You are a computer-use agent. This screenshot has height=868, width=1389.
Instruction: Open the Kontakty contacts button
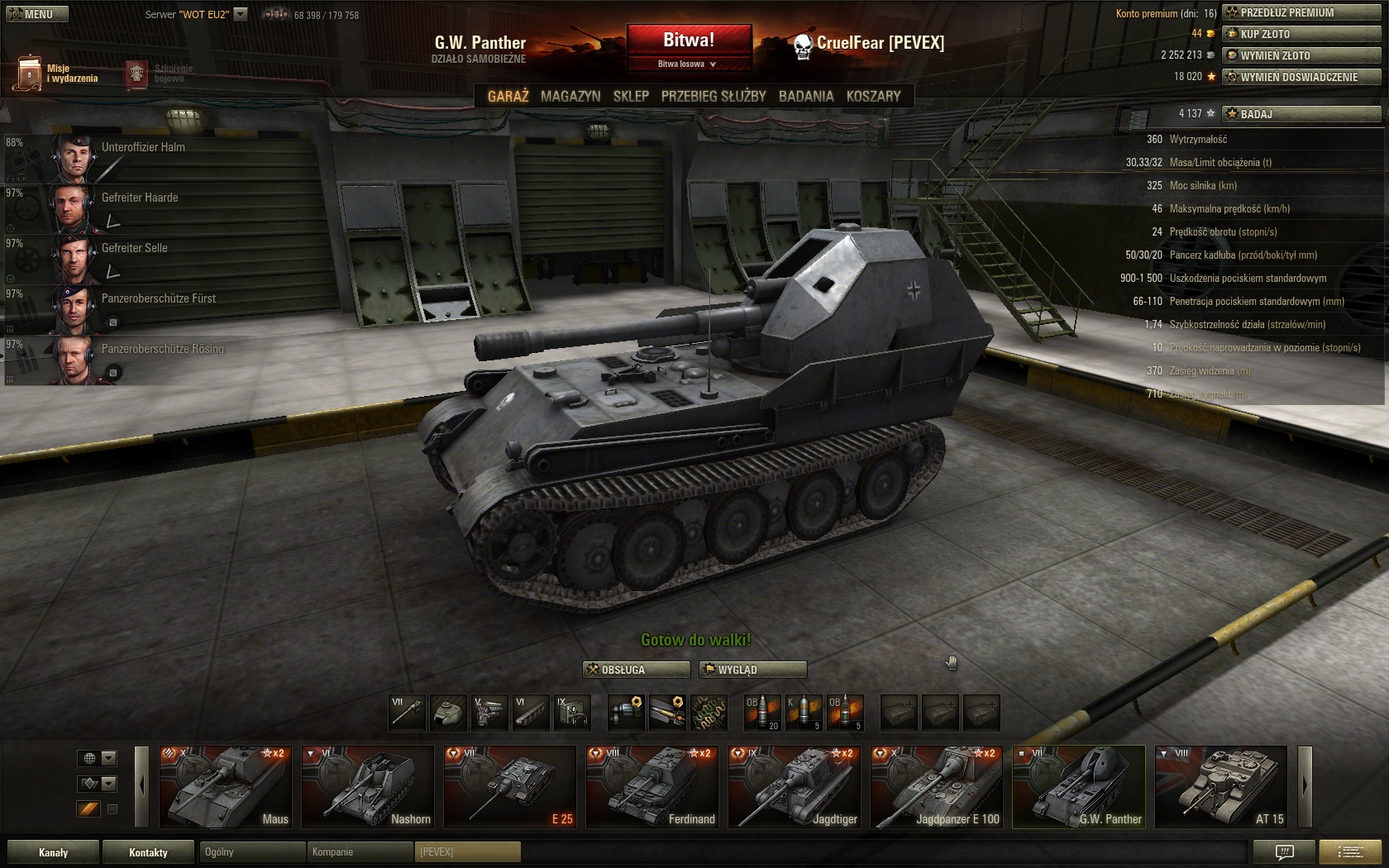click(x=148, y=852)
